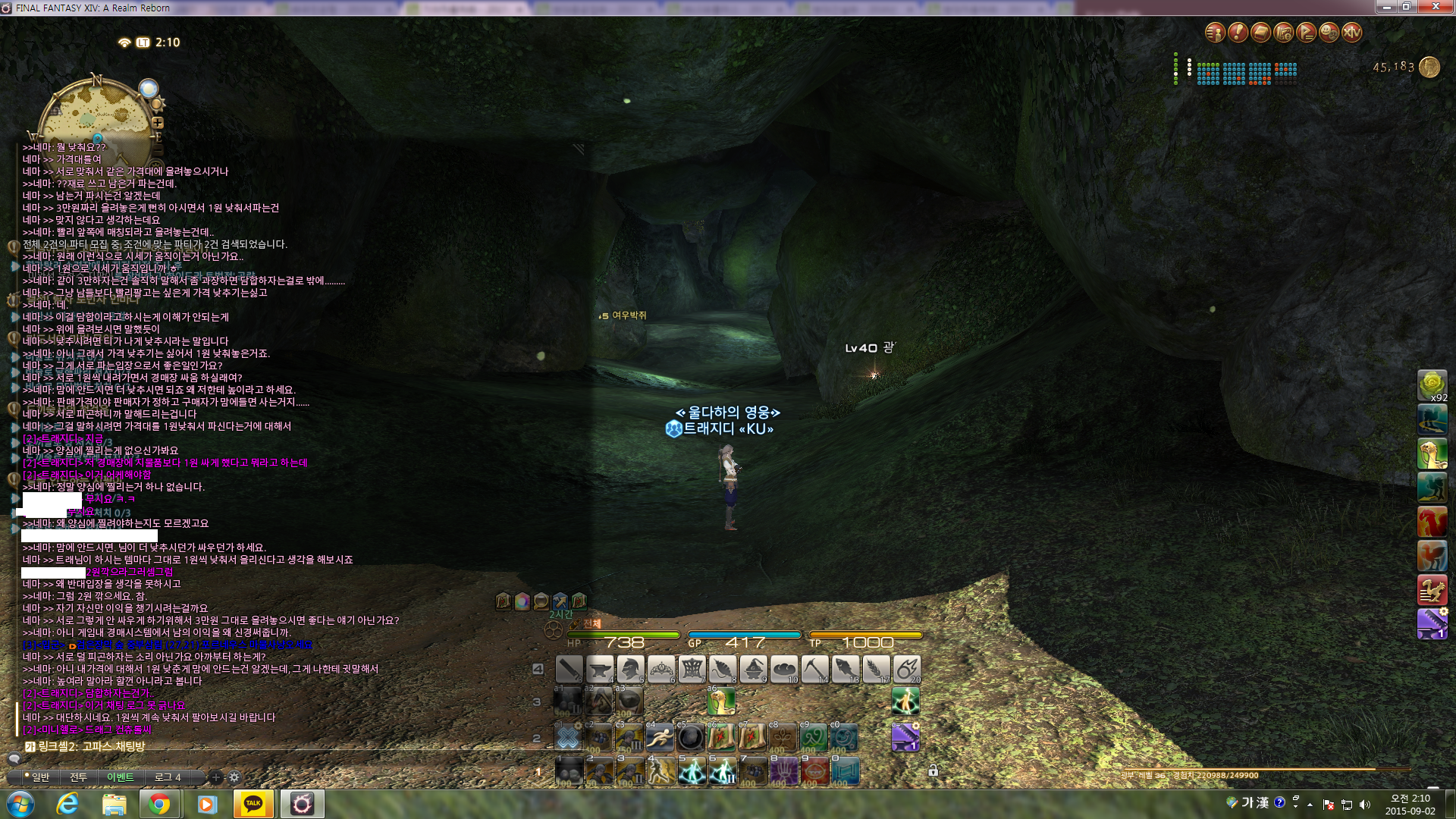Summon the chocobo mount from hotbar

(721, 702)
